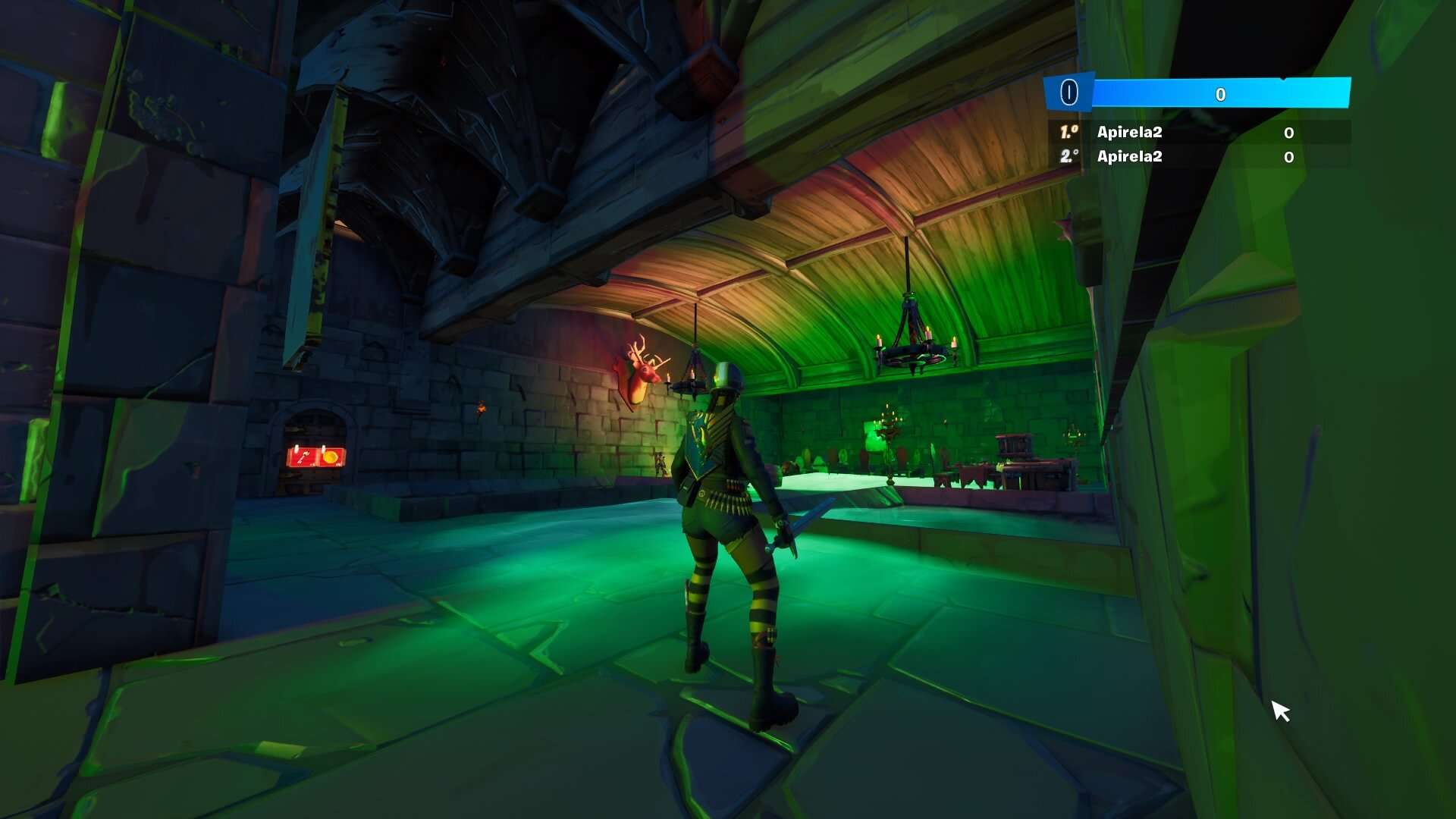This screenshot has width=1456, height=819.
Task: Click the 1.º rank badge in the leaderboard
Action: click(x=1069, y=132)
